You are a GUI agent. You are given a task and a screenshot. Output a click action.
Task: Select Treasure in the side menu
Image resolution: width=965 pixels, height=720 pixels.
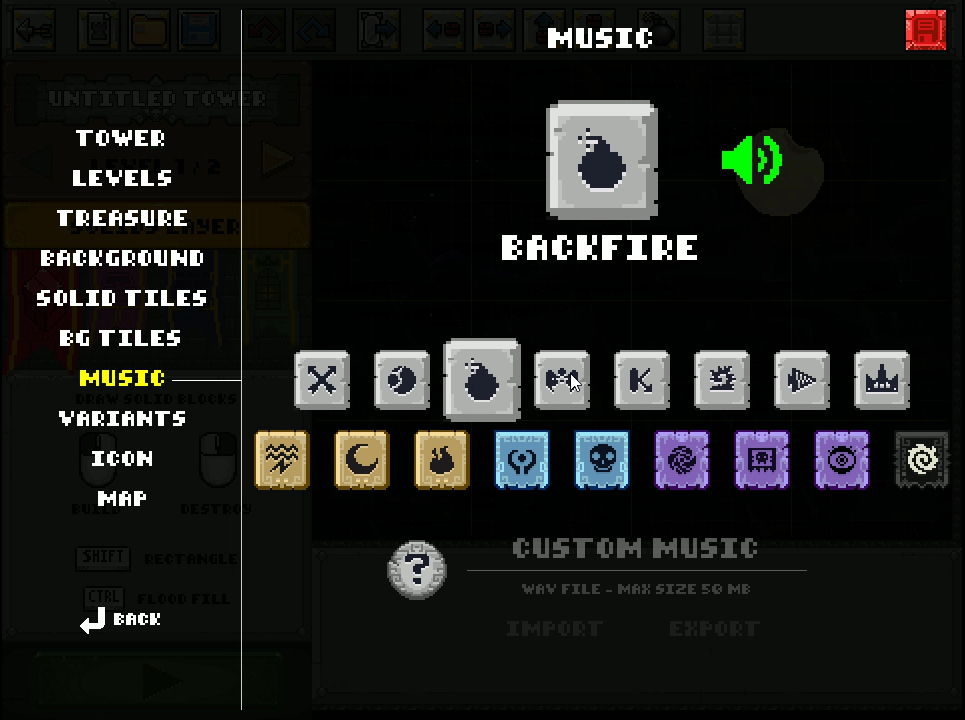pos(122,218)
